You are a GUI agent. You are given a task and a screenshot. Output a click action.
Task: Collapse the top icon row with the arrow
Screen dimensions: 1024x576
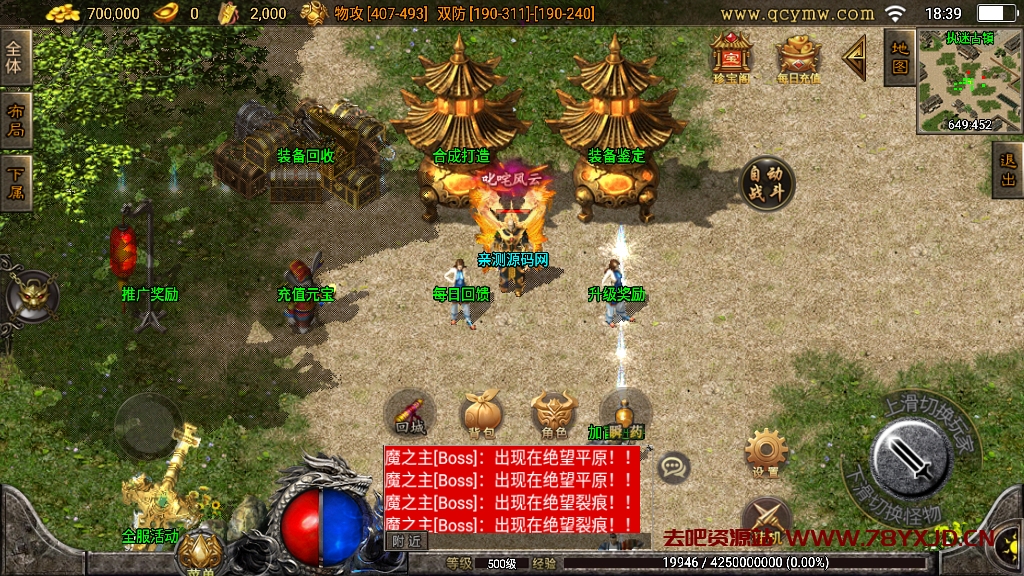854,58
